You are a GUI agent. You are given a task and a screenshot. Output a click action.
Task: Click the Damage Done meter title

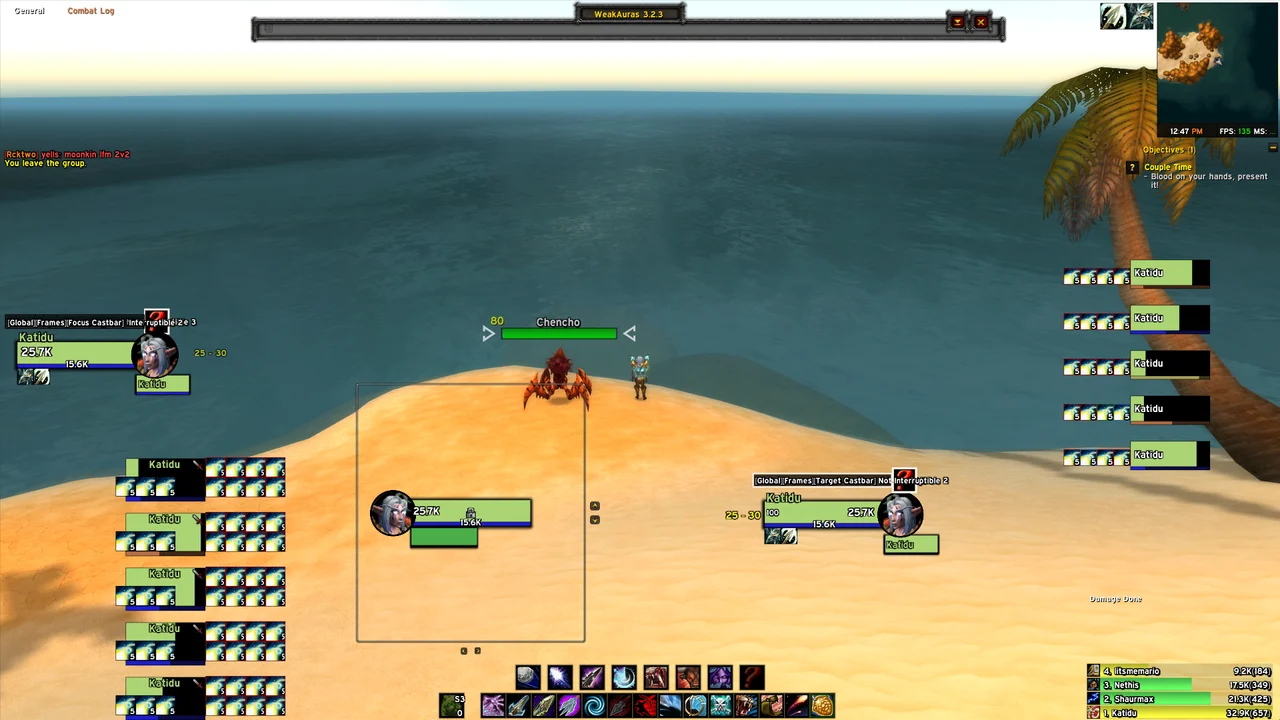point(1115,599)
